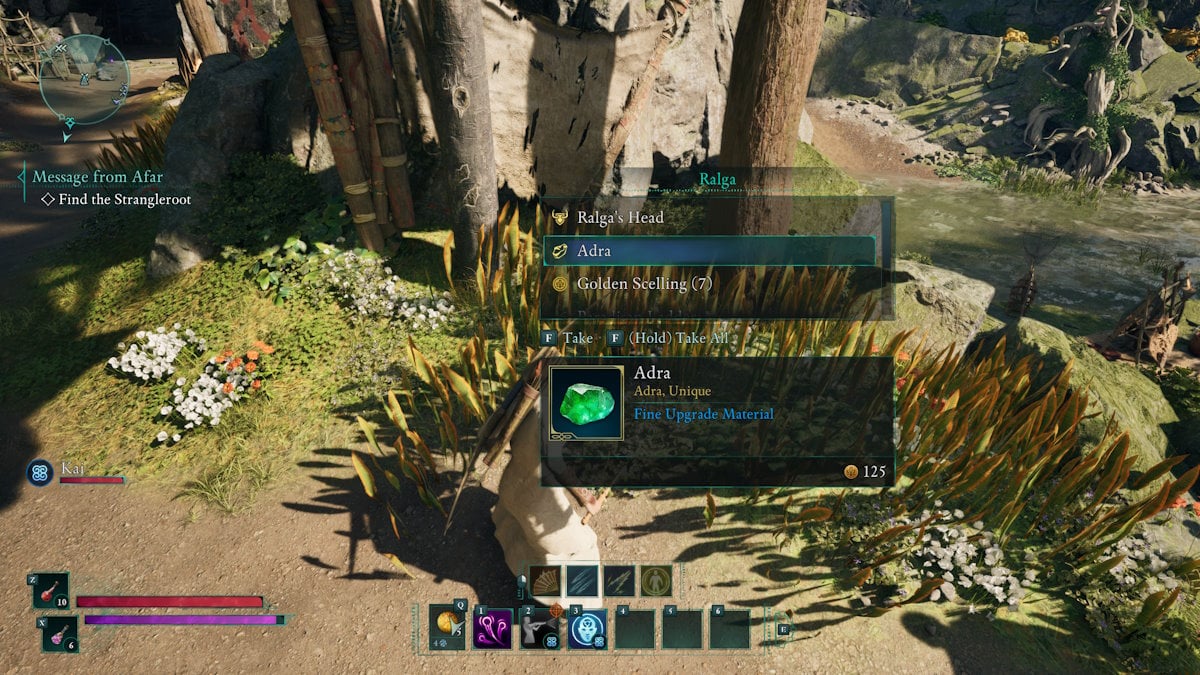Image resolution: width=1200 pixels, height=675 pixels.
Task: Click the green Adra gem thumbnail
Action: (586, 403)
